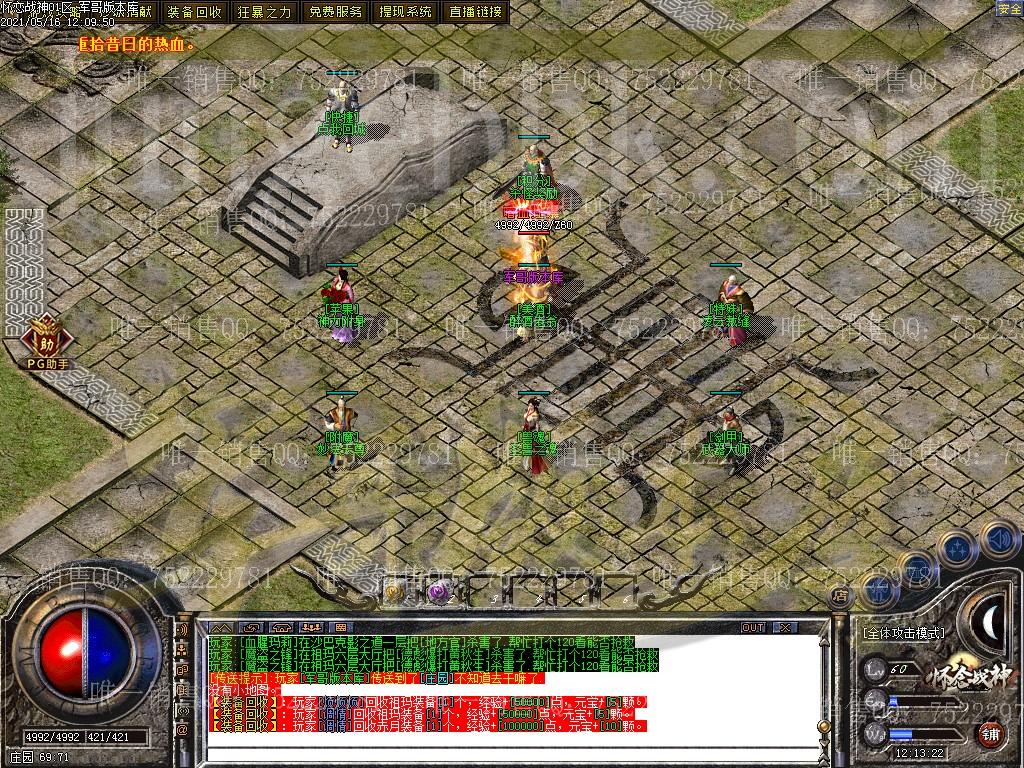Viewport: 1024px width, 768px height.
Task: Select the 免费服务 free services button
Action: (x=335, y=12)
